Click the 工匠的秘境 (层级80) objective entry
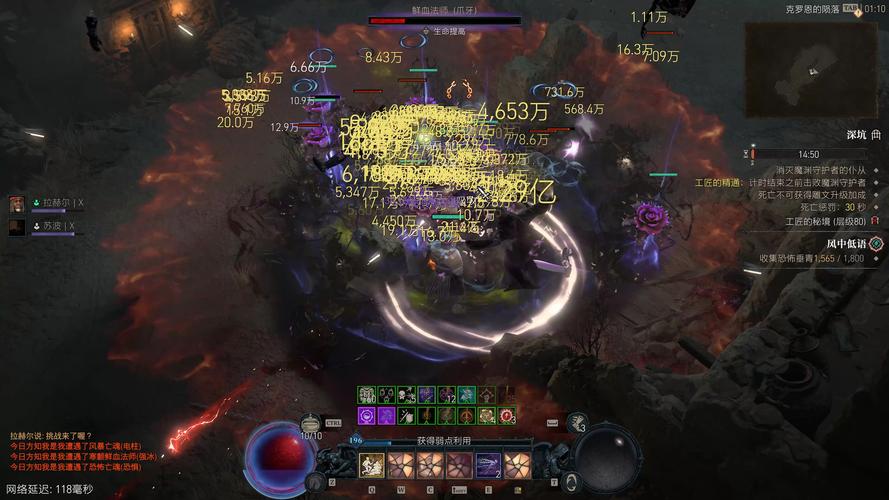Viewport: 889px width, 500px height. click(x=825, y=221)
